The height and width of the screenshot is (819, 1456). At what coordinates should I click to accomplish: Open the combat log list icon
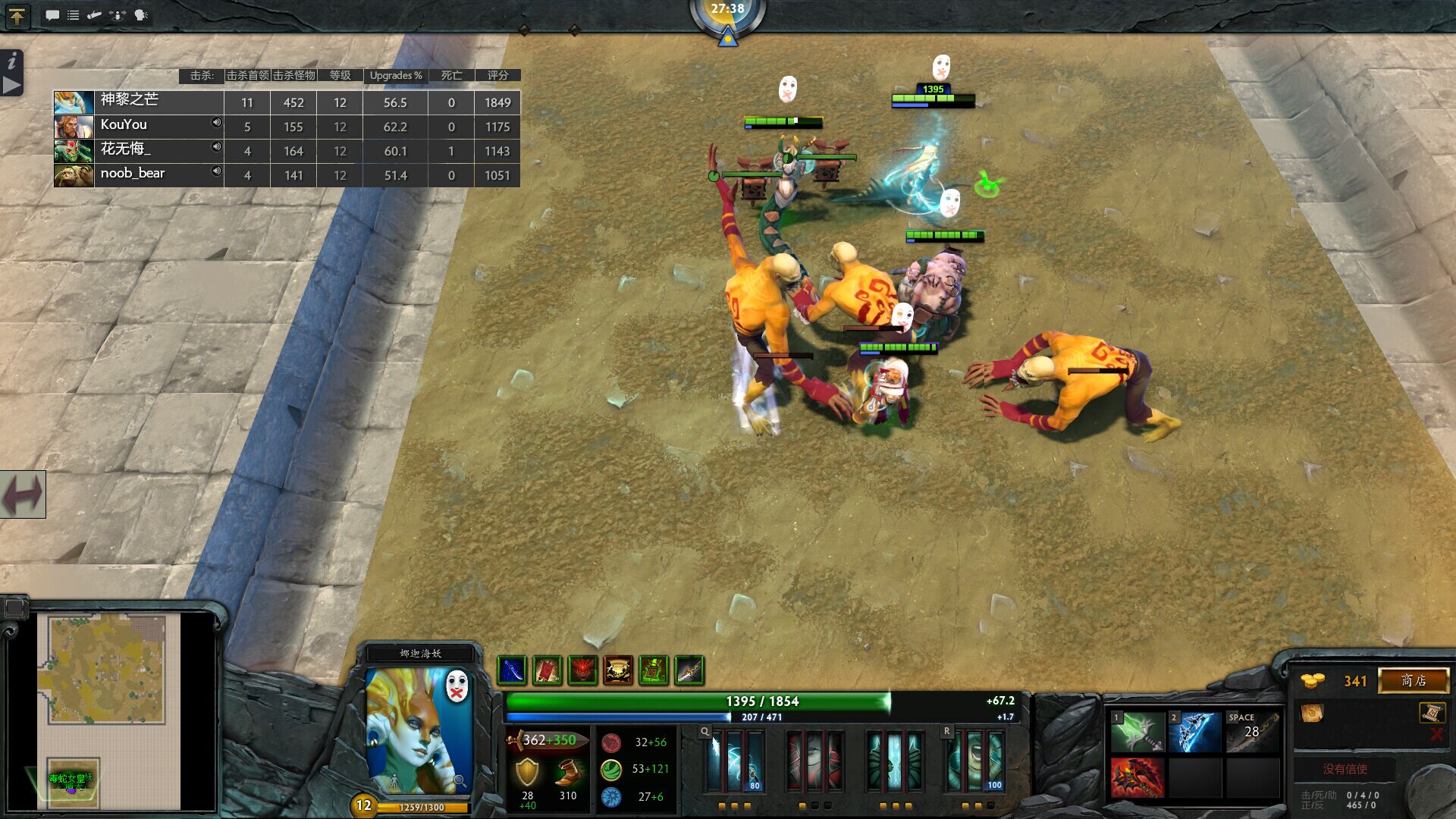click(74, 15)
